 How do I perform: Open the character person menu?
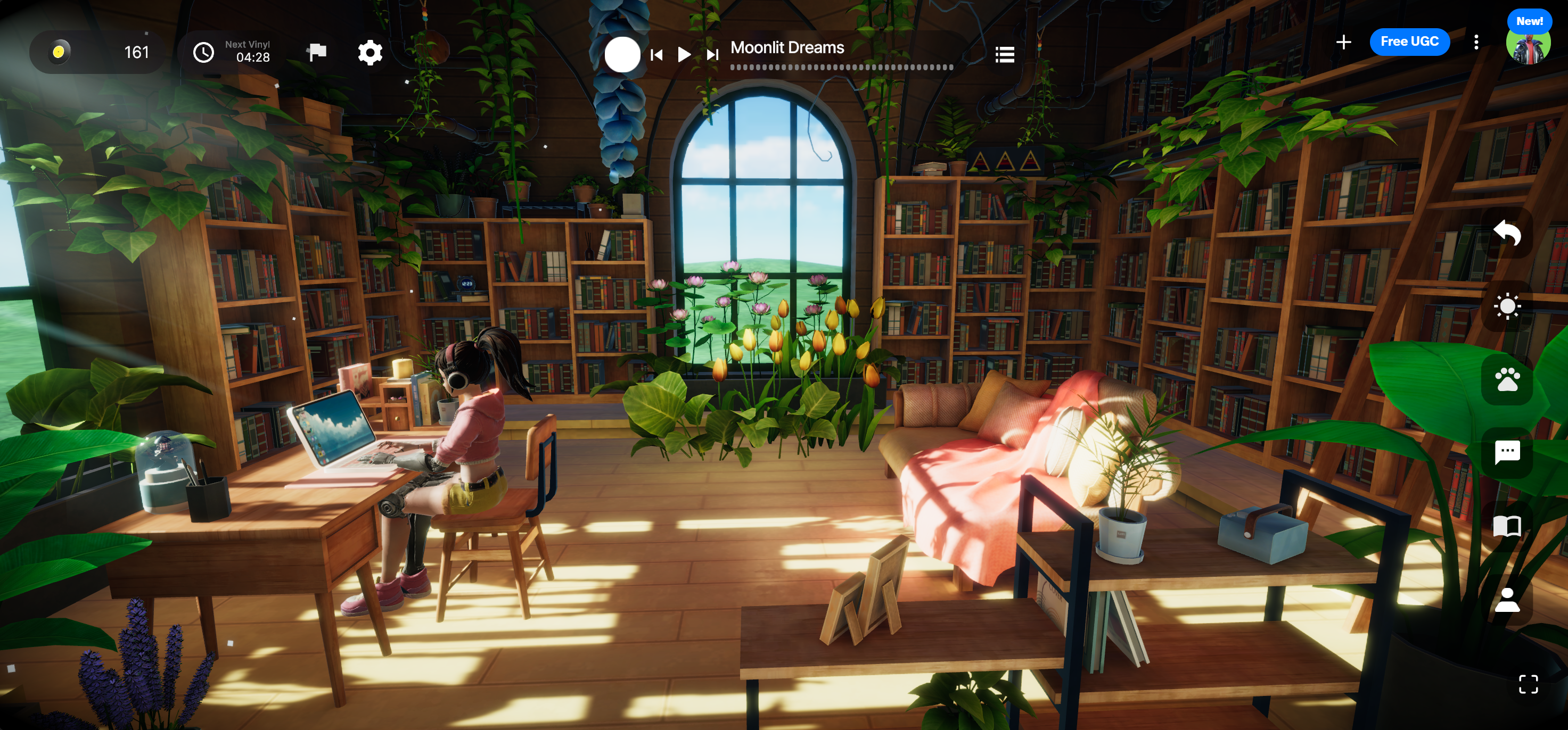point(1507,600)
